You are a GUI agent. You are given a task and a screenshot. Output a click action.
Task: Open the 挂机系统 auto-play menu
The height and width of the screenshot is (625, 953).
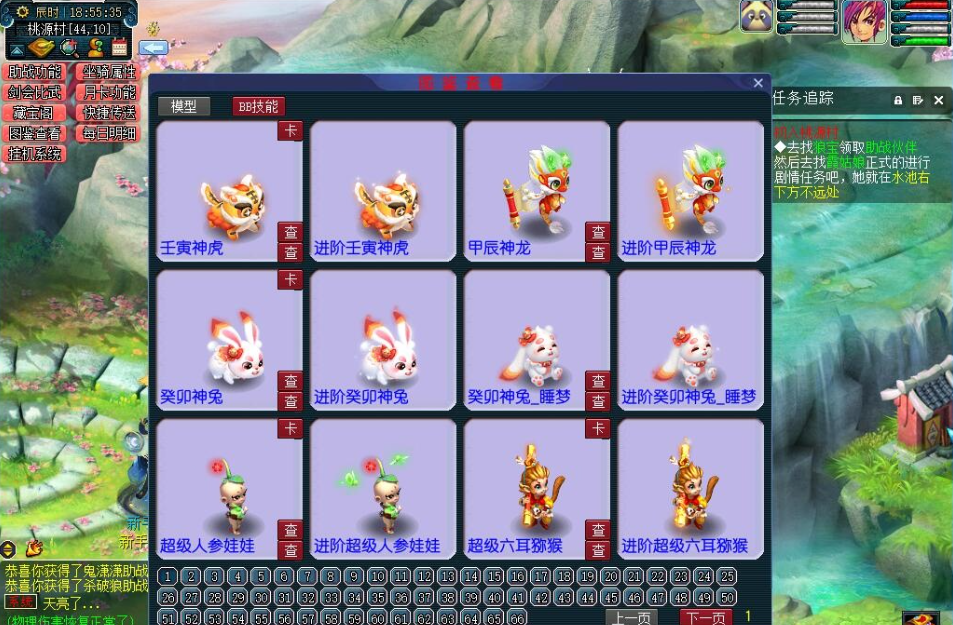click(35, 154)
